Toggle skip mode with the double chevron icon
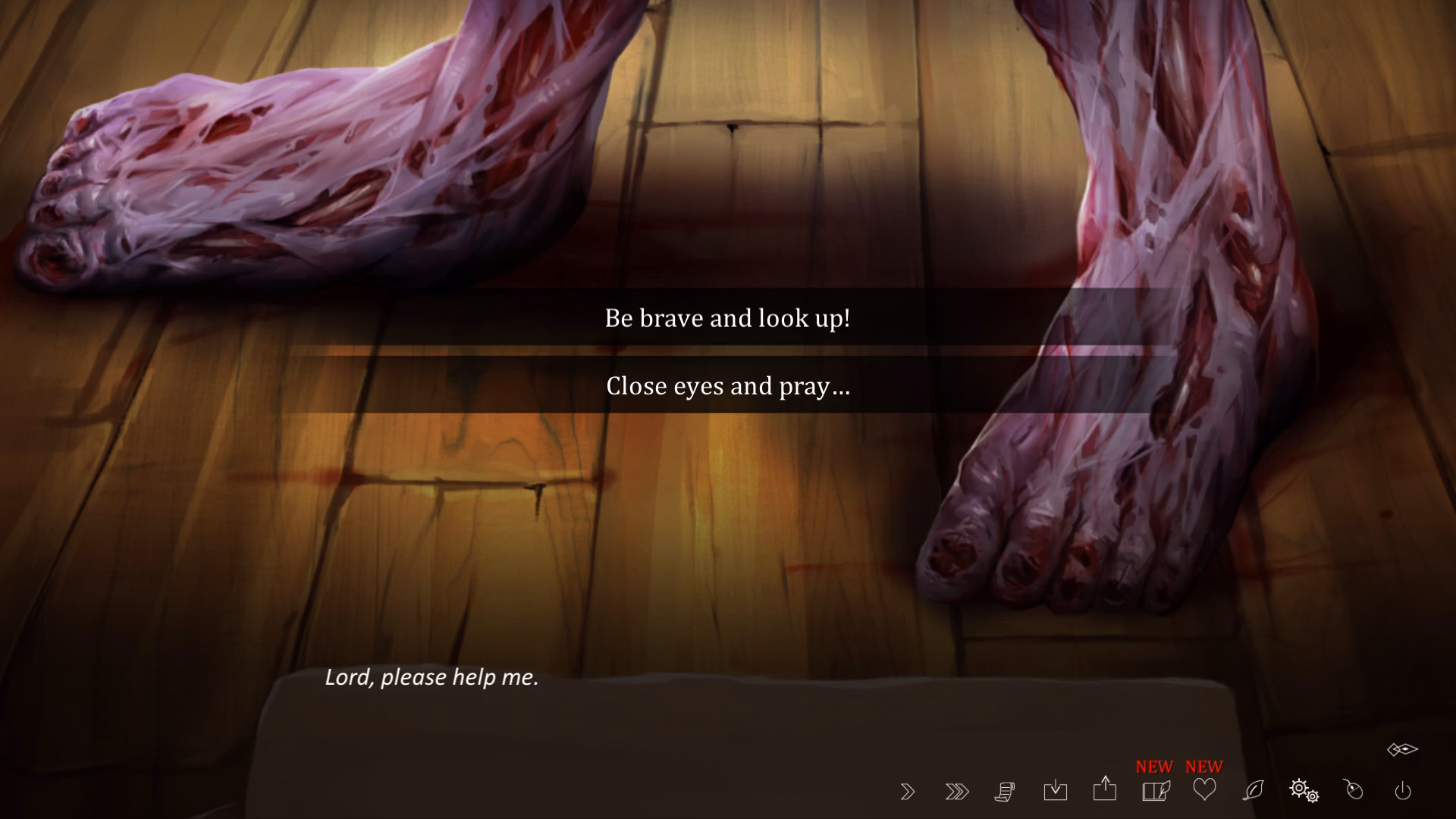 click(956, 791)
